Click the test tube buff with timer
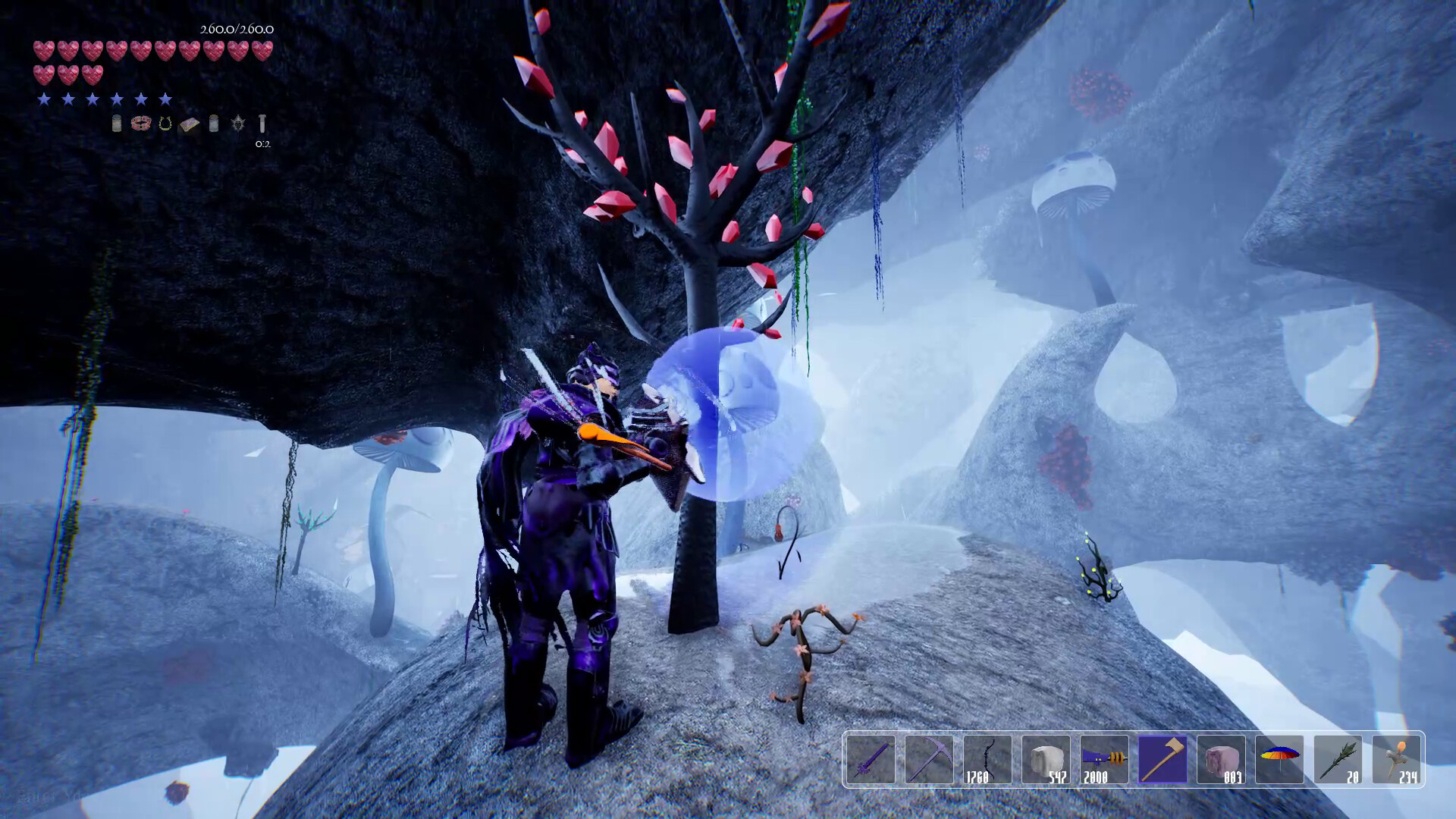 pos(262,124)
